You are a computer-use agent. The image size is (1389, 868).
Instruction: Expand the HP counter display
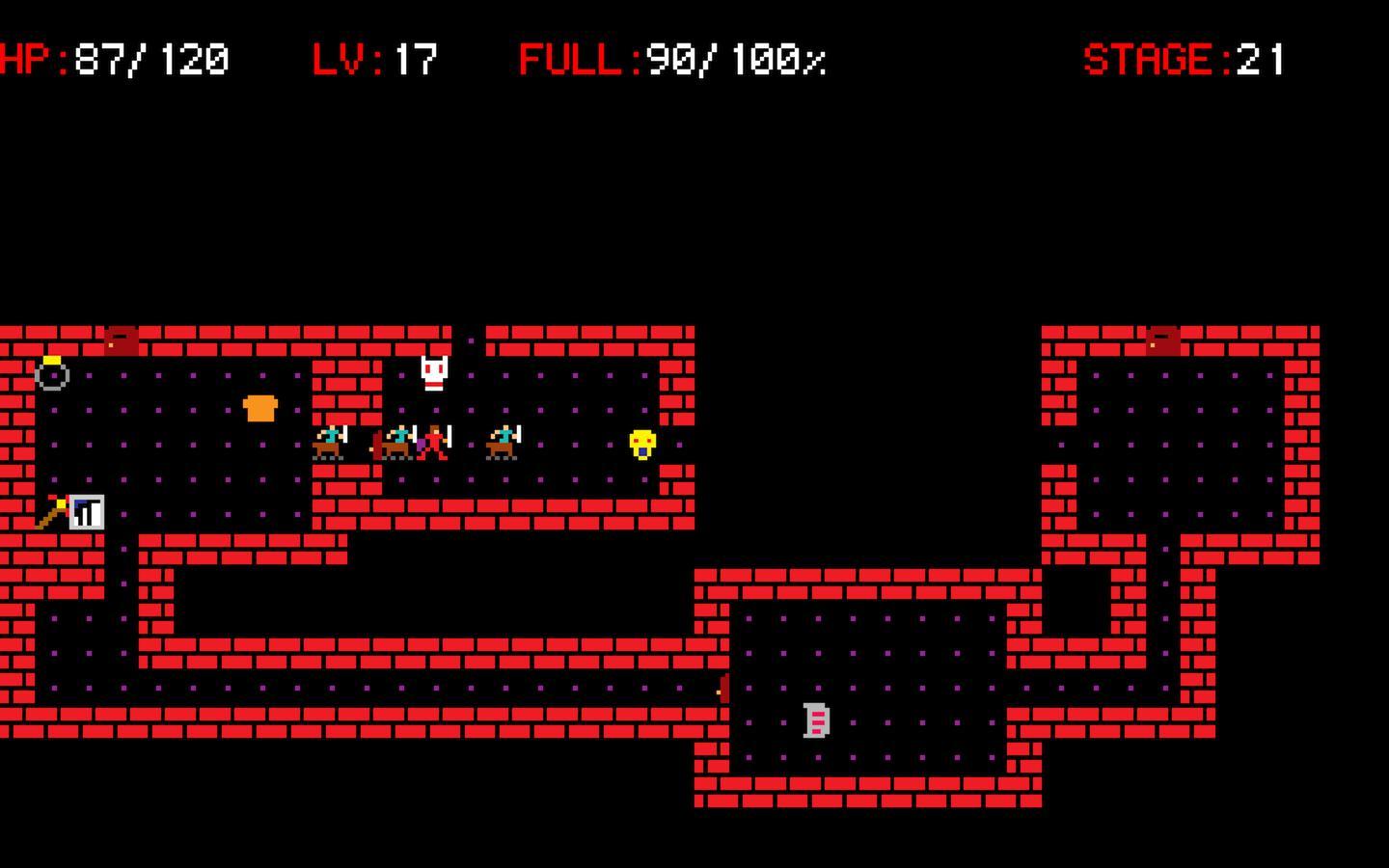click(x=116, y=58)
